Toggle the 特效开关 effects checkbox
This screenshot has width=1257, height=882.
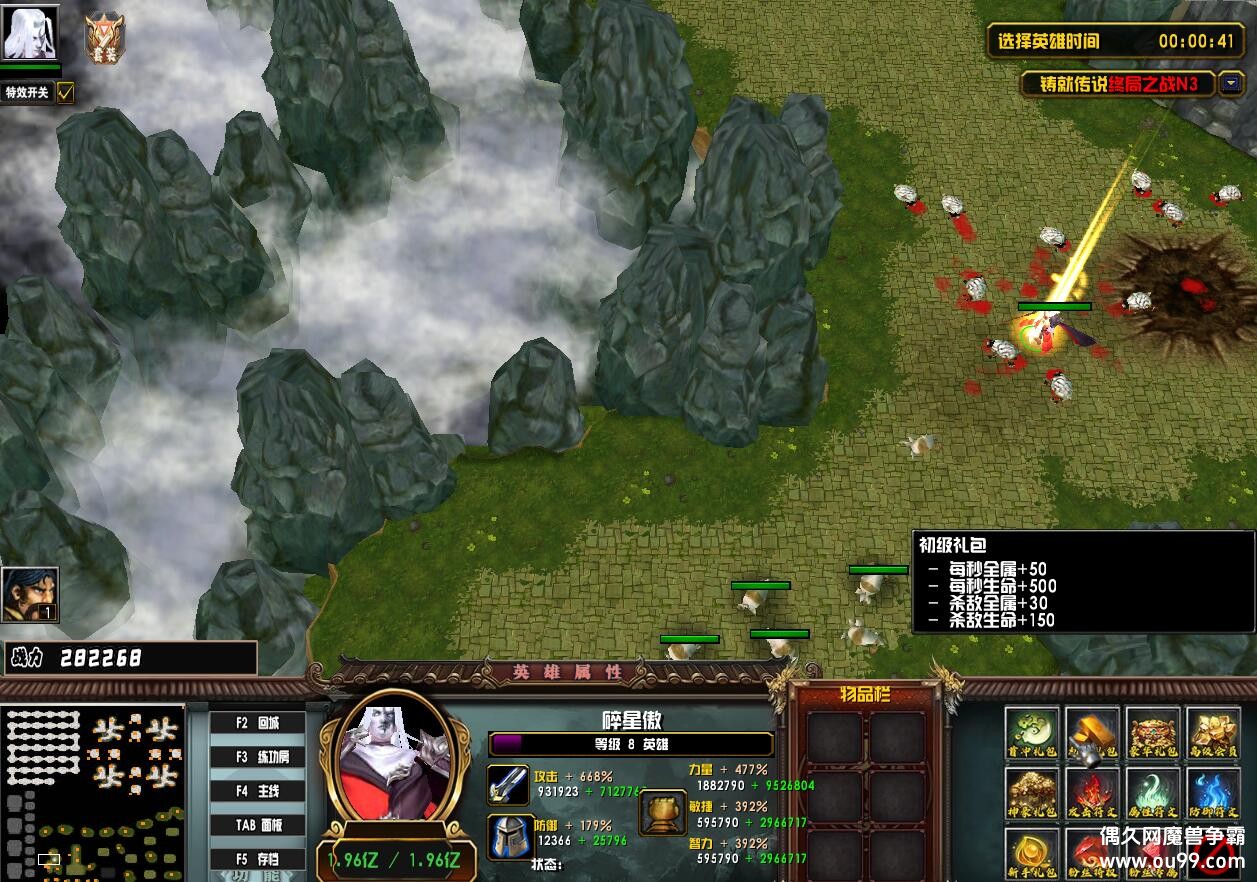click(x=66, y=93)
